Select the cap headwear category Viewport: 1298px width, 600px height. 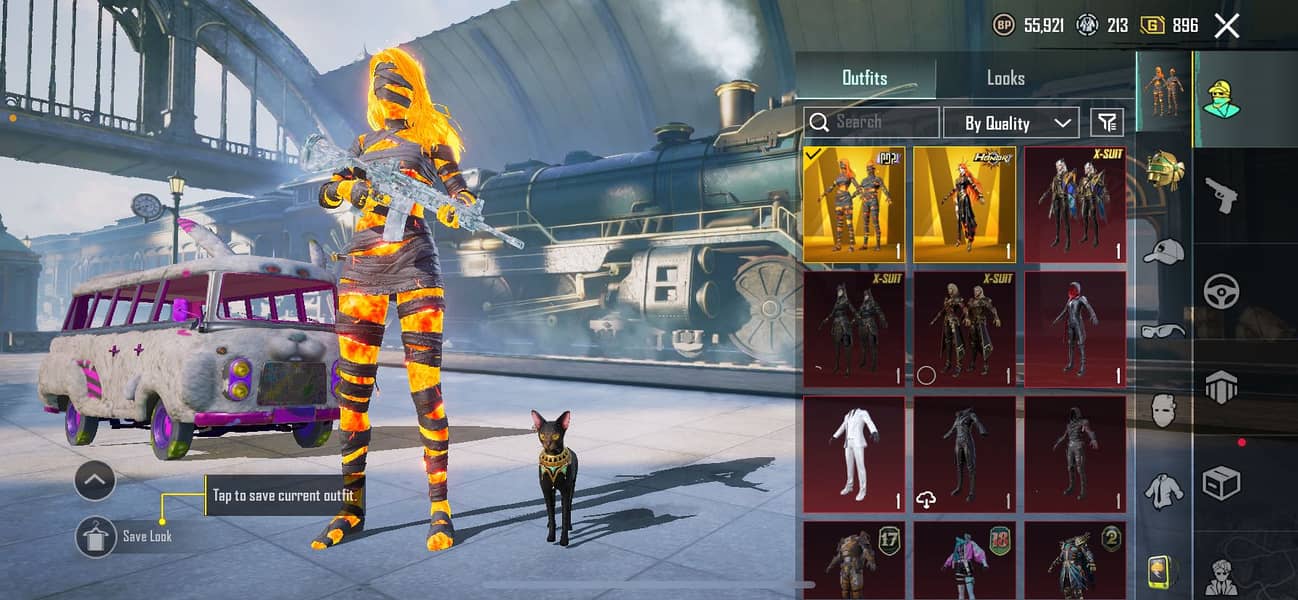coord(1163,252)
